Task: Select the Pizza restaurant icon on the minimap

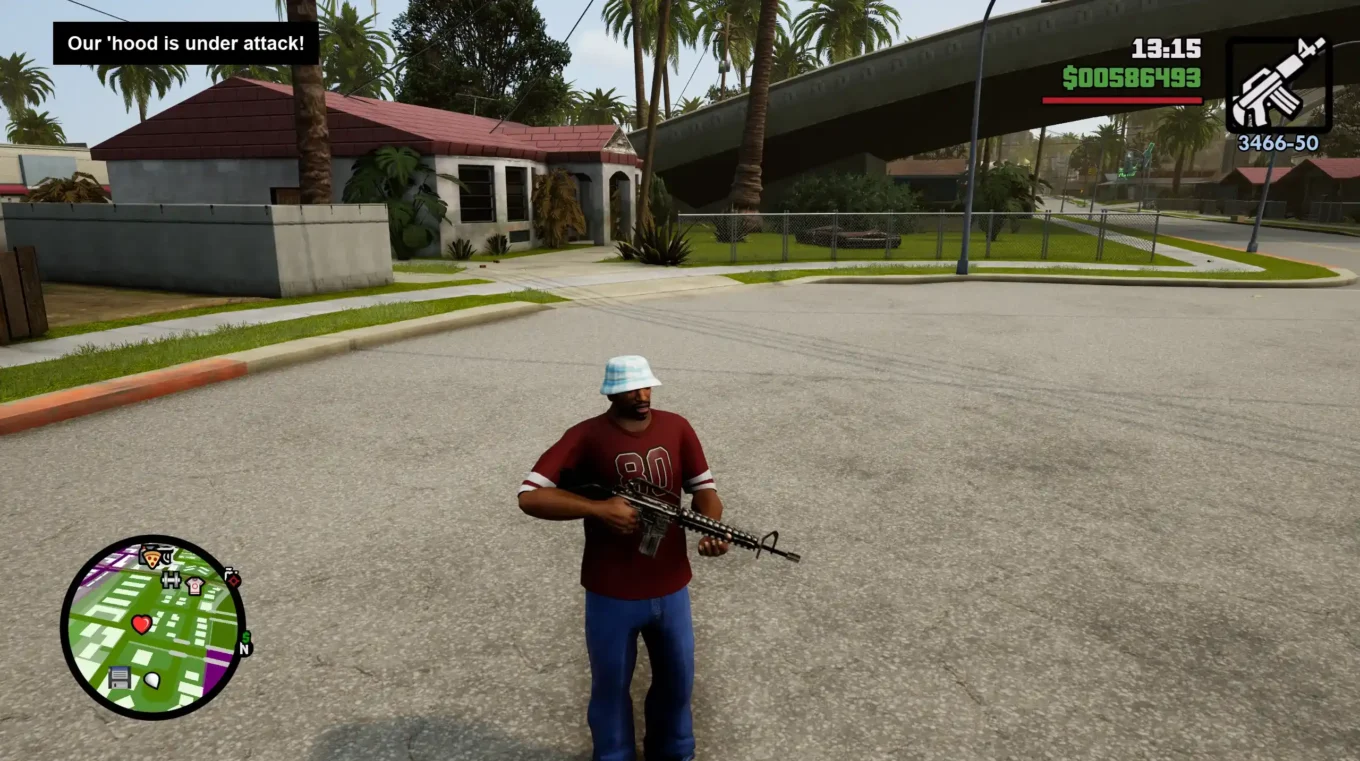Action: [x=152, y=556]
